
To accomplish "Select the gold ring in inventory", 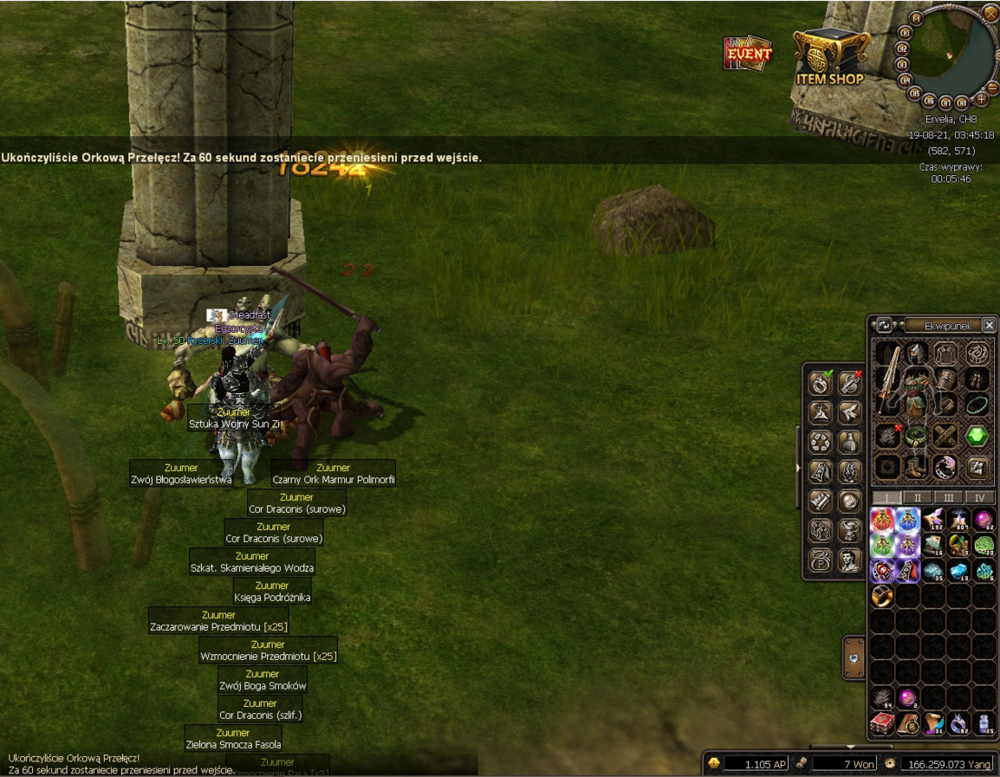I will [x=882, y=597].
